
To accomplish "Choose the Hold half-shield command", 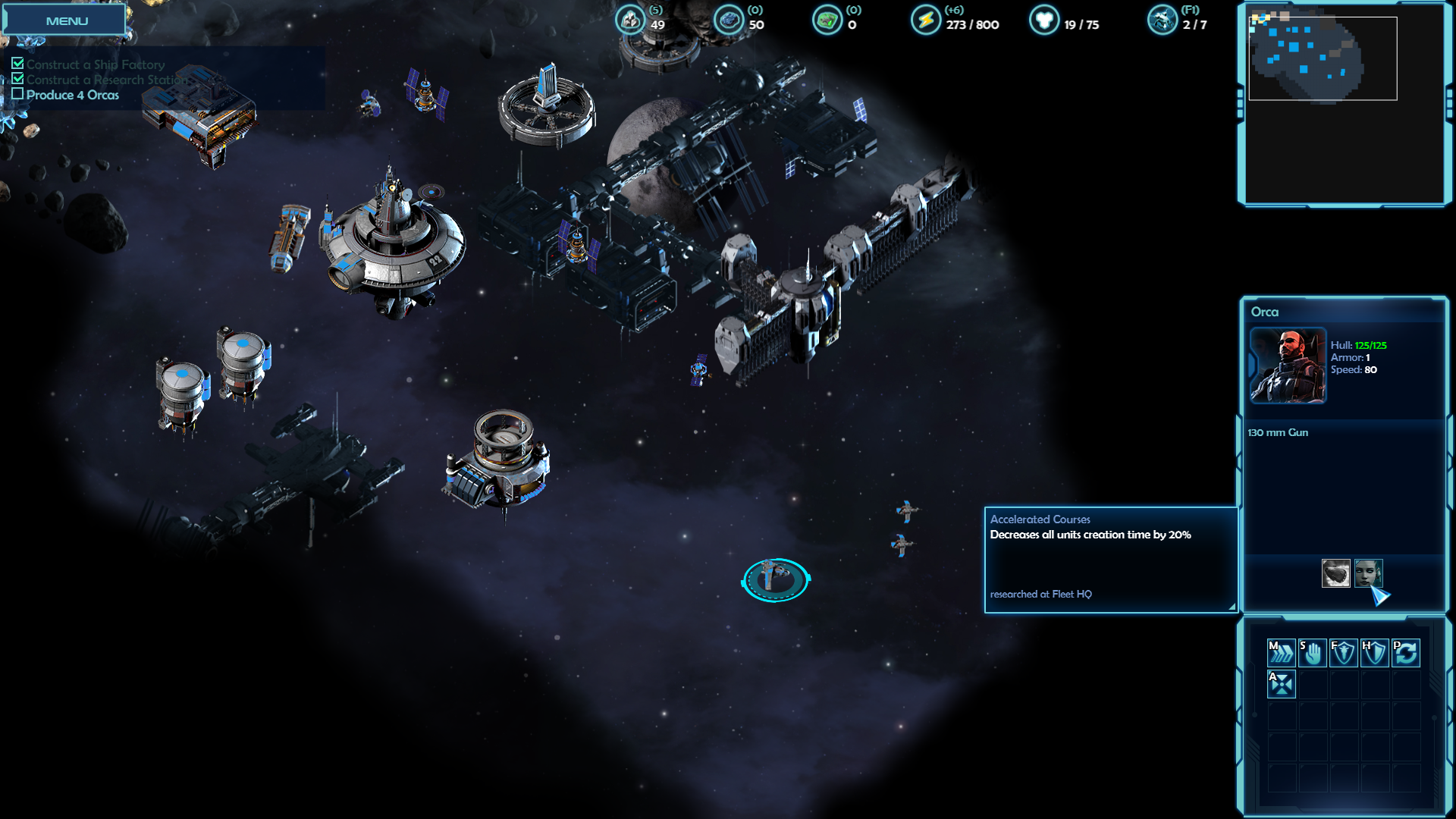I will tap(1374, 652).
